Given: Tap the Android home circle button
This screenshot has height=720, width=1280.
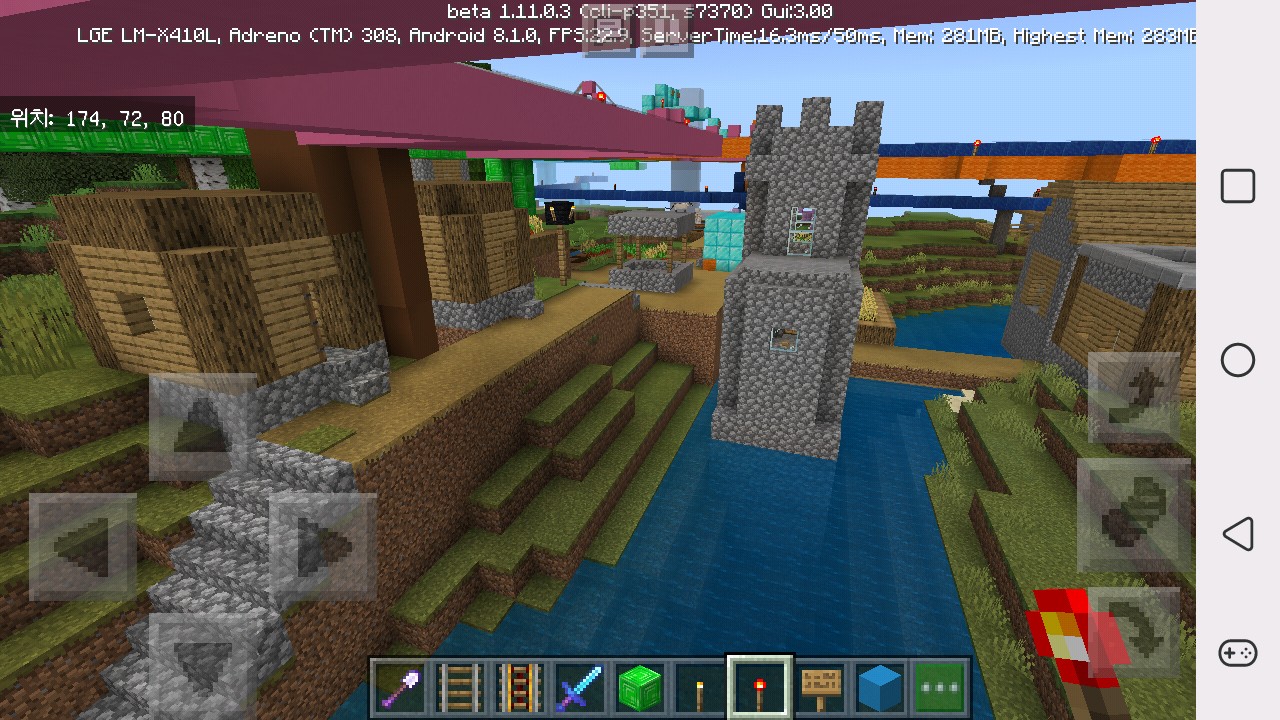Looking at the screenshot, I should [1238, 360].
